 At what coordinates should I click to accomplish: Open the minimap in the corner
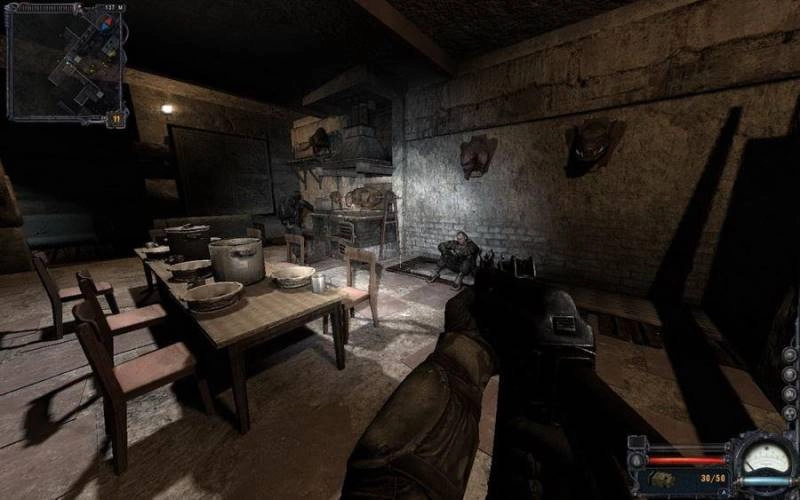(x=65, y=62)
